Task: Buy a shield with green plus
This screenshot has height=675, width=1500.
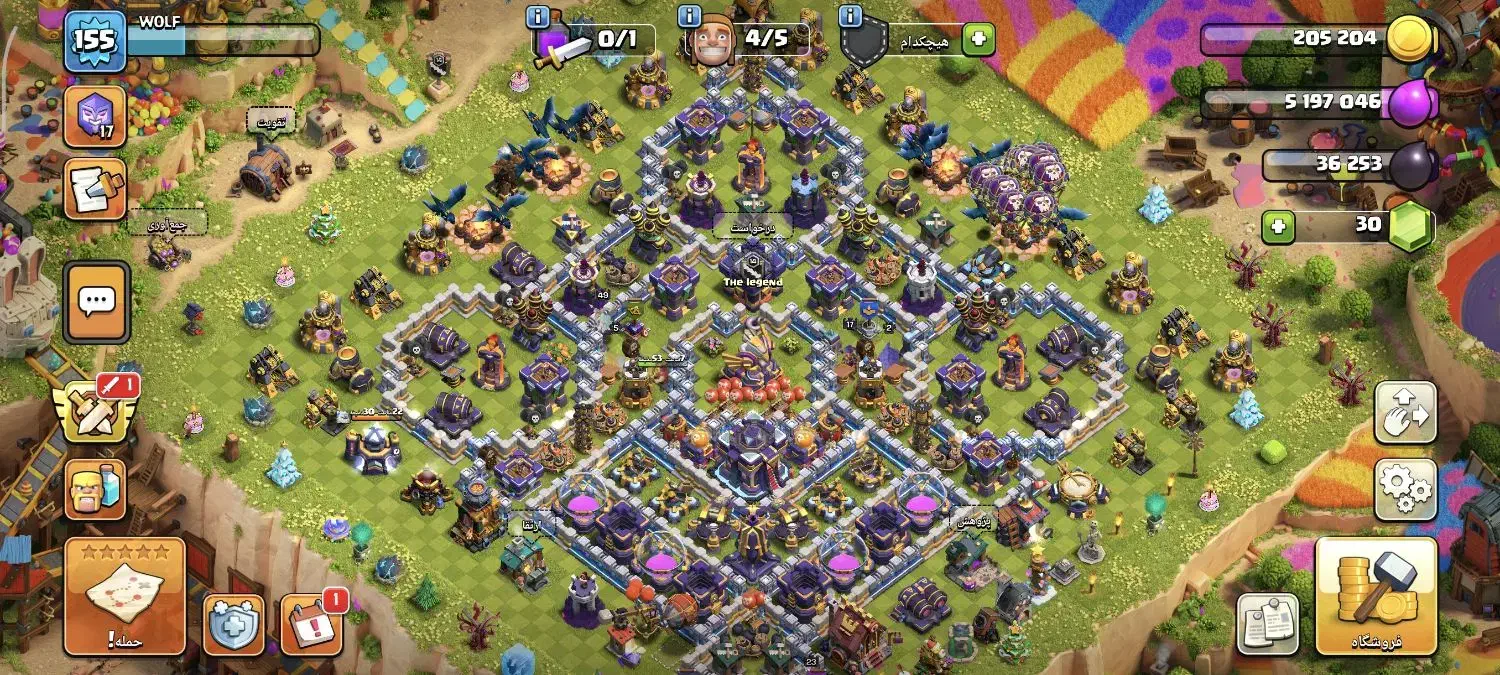Action: pyautogui.click(x=978, y=40)
